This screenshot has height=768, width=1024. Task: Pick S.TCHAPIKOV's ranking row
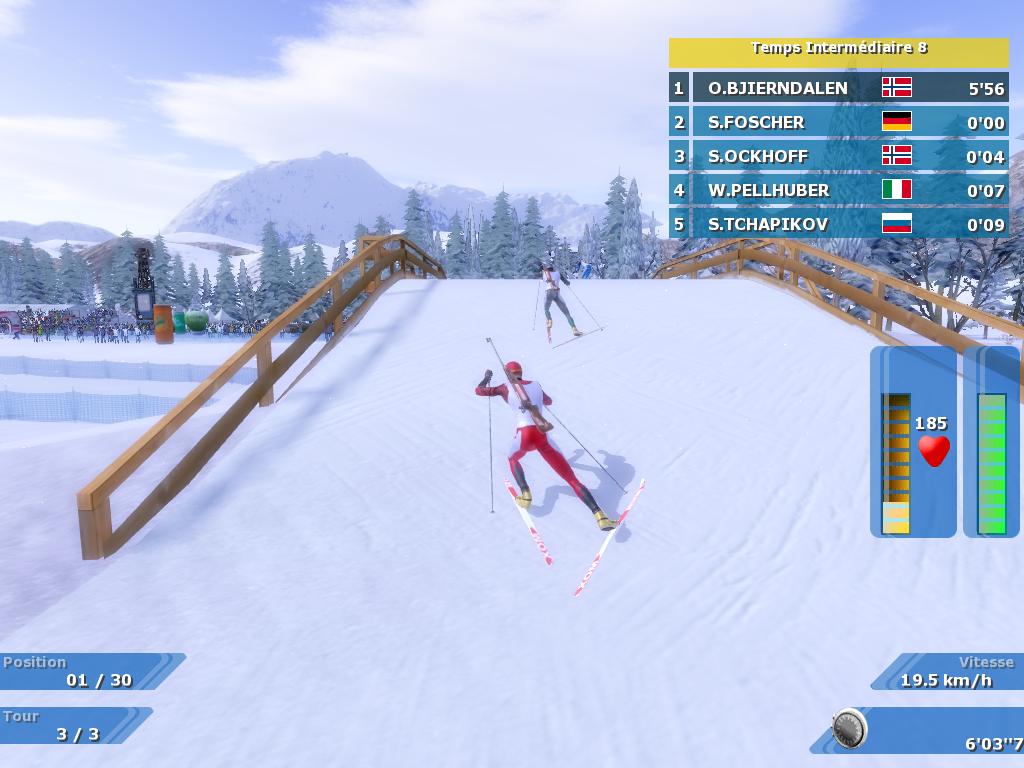pos(838,224)
